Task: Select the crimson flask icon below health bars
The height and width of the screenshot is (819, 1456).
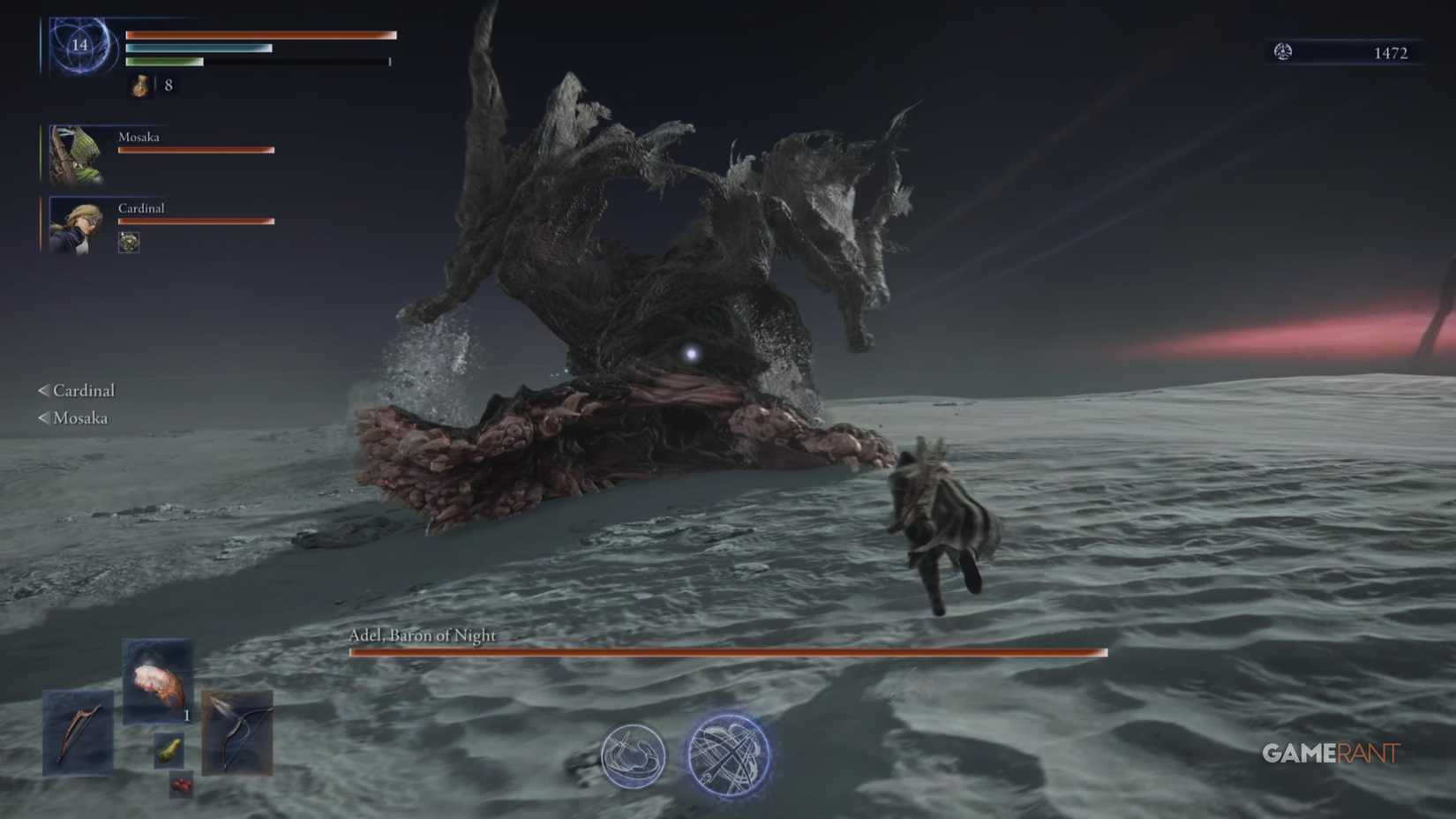Action: click(x=139, y=87)
